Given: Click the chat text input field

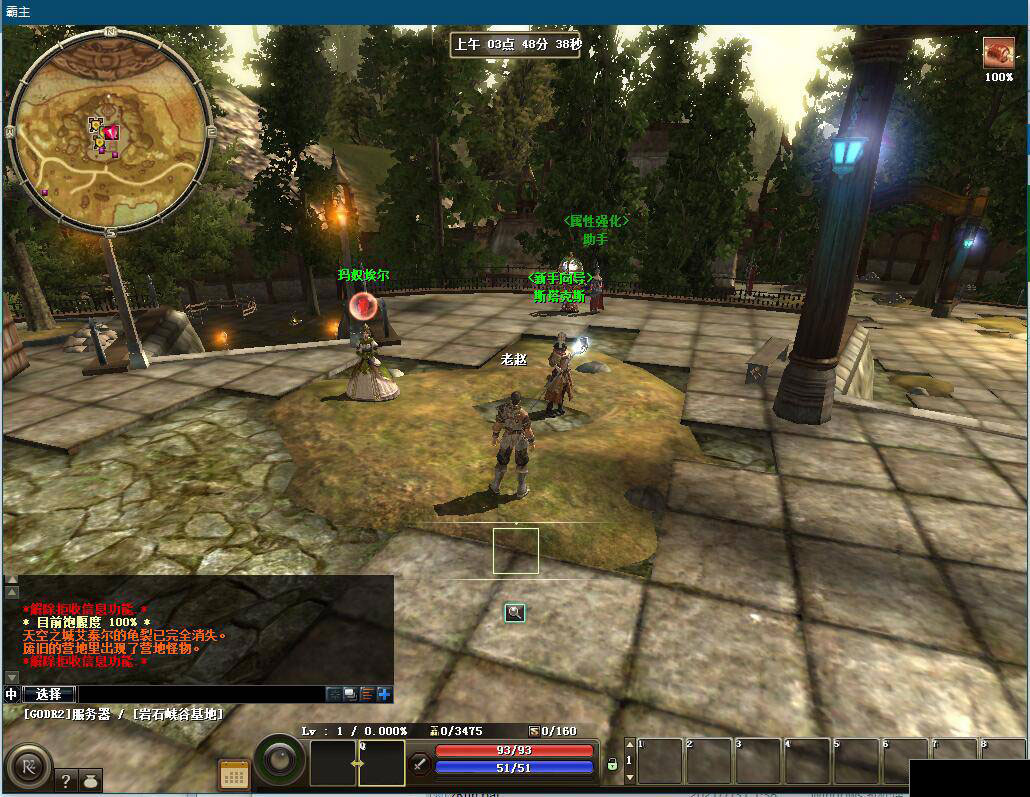Looking at the screenshot, I should click(200, 694).
